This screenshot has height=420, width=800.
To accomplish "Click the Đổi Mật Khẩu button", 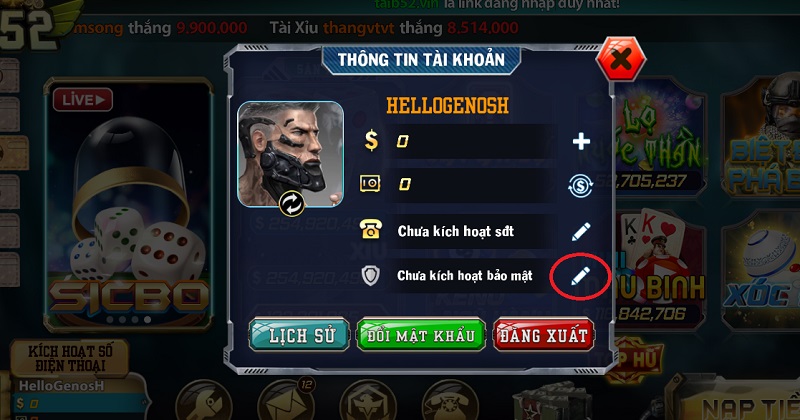I will coord(421,335).
